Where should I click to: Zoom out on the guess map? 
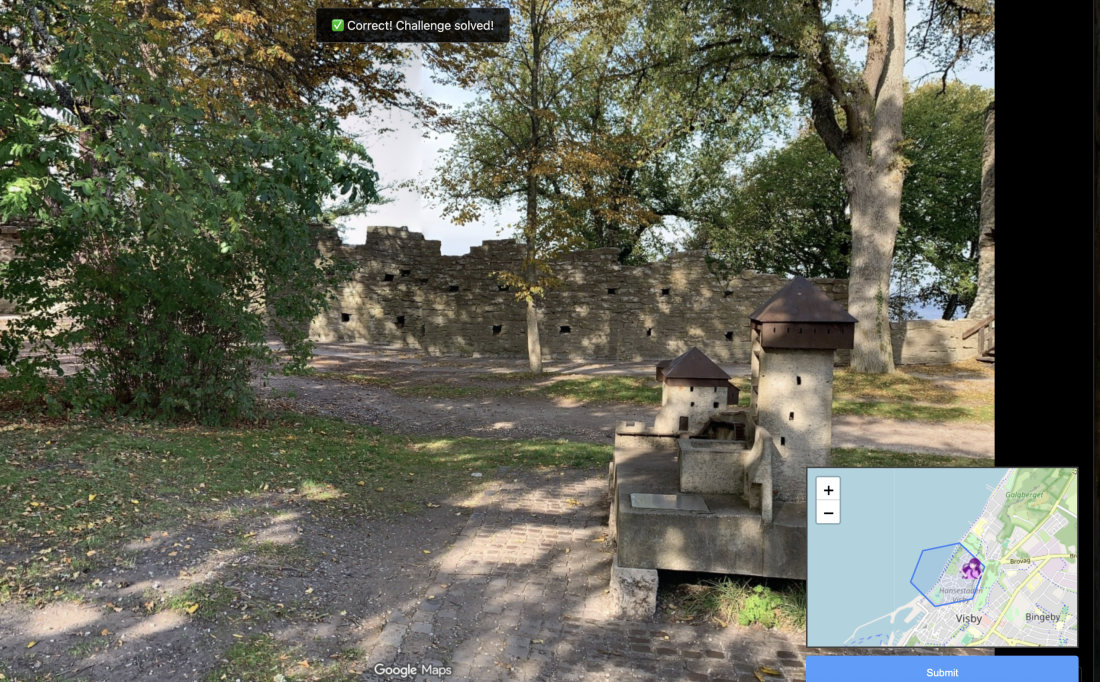[x=828, y=513]
